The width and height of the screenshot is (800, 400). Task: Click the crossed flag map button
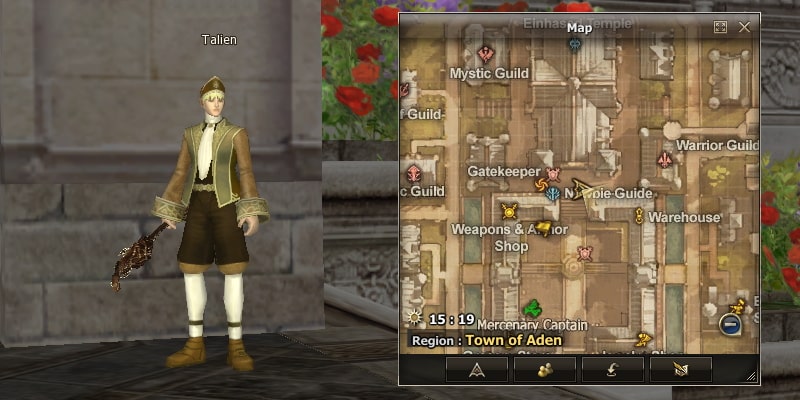click(x=680, y=369)
